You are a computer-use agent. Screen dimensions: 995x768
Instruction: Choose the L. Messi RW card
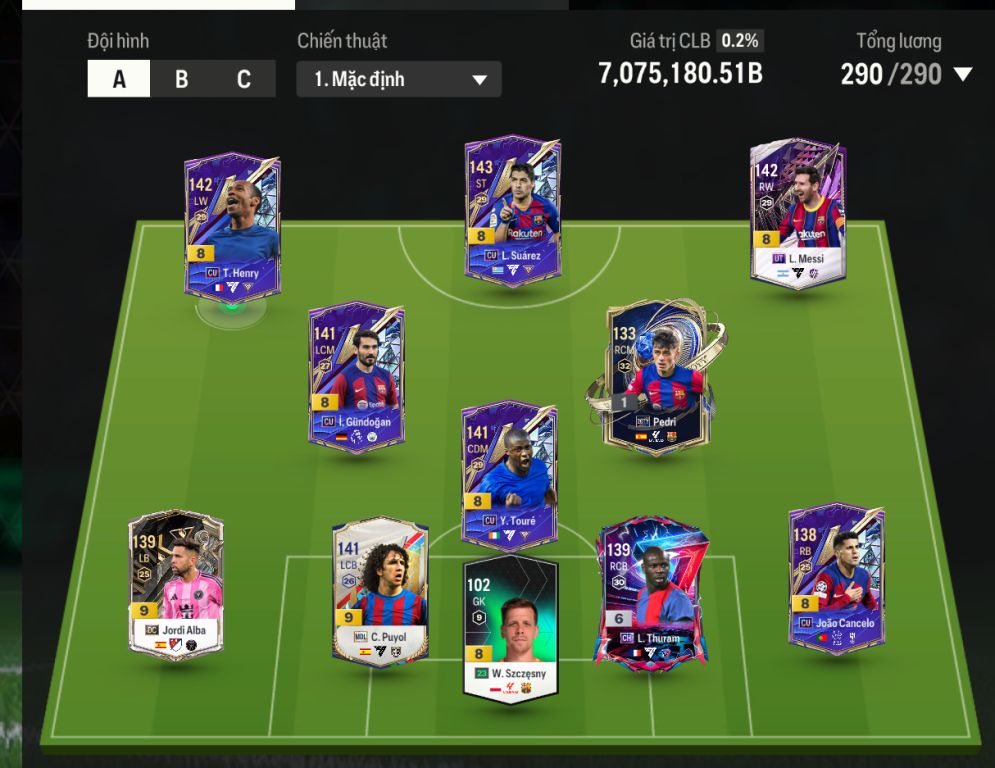pos(798,213)
